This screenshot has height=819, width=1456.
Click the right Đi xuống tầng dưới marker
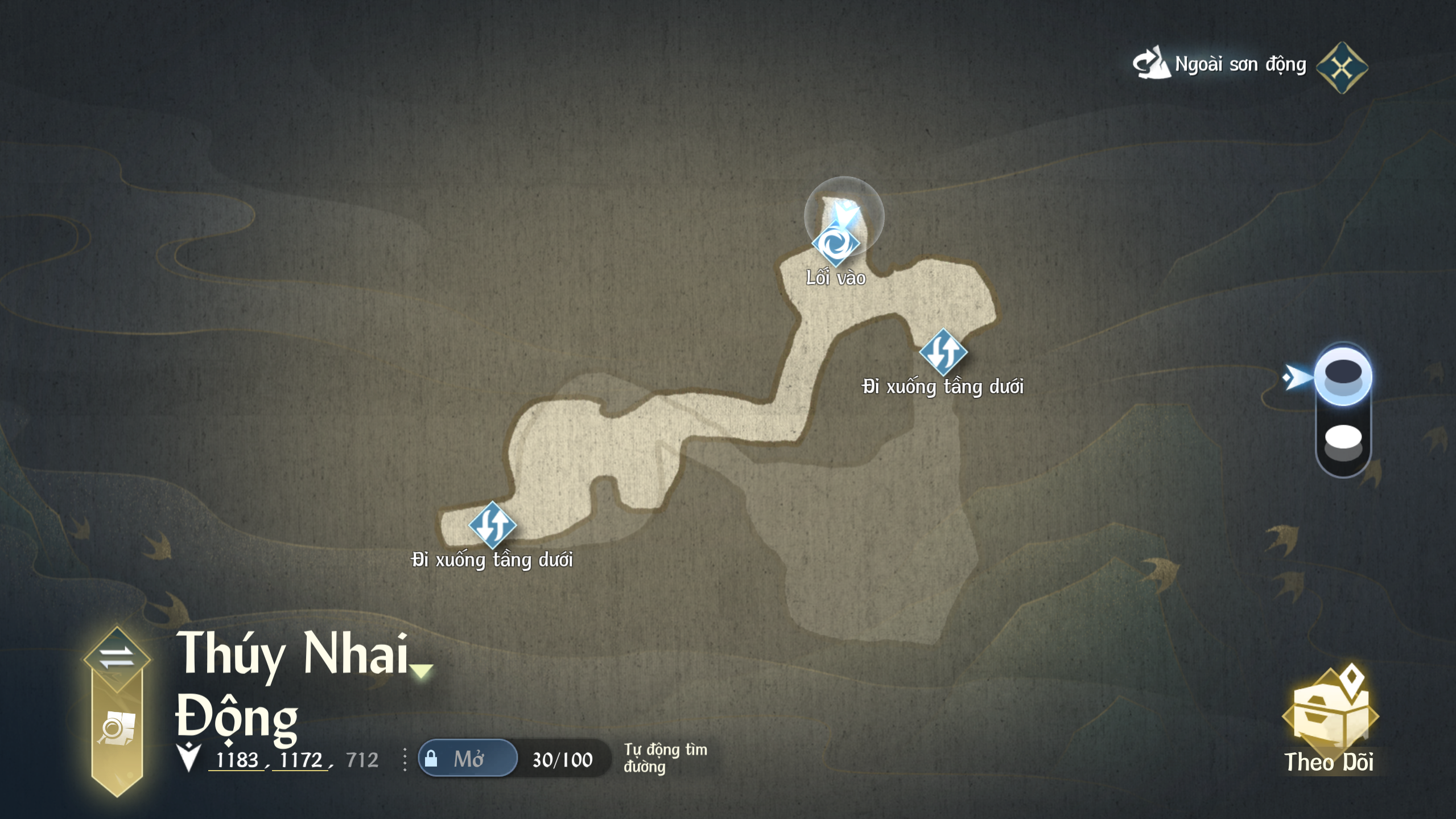tap(943, 352)
